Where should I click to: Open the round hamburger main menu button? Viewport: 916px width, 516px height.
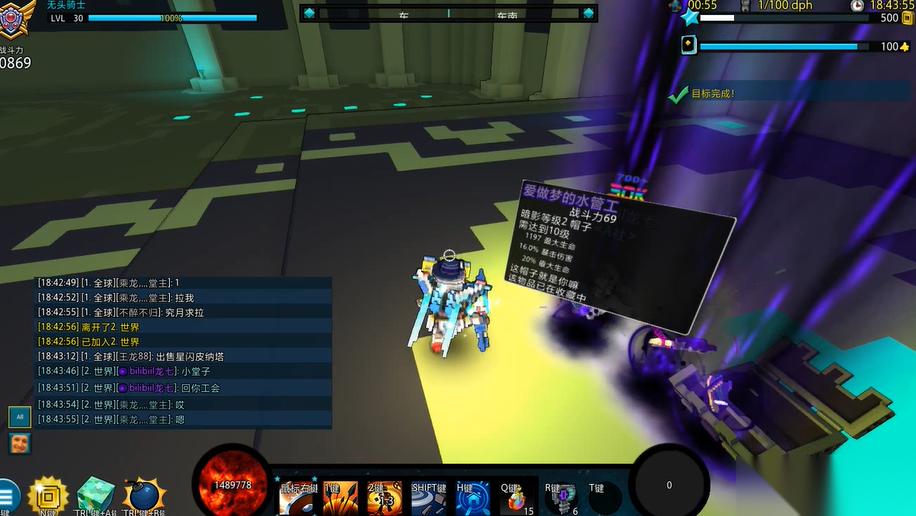7,495
